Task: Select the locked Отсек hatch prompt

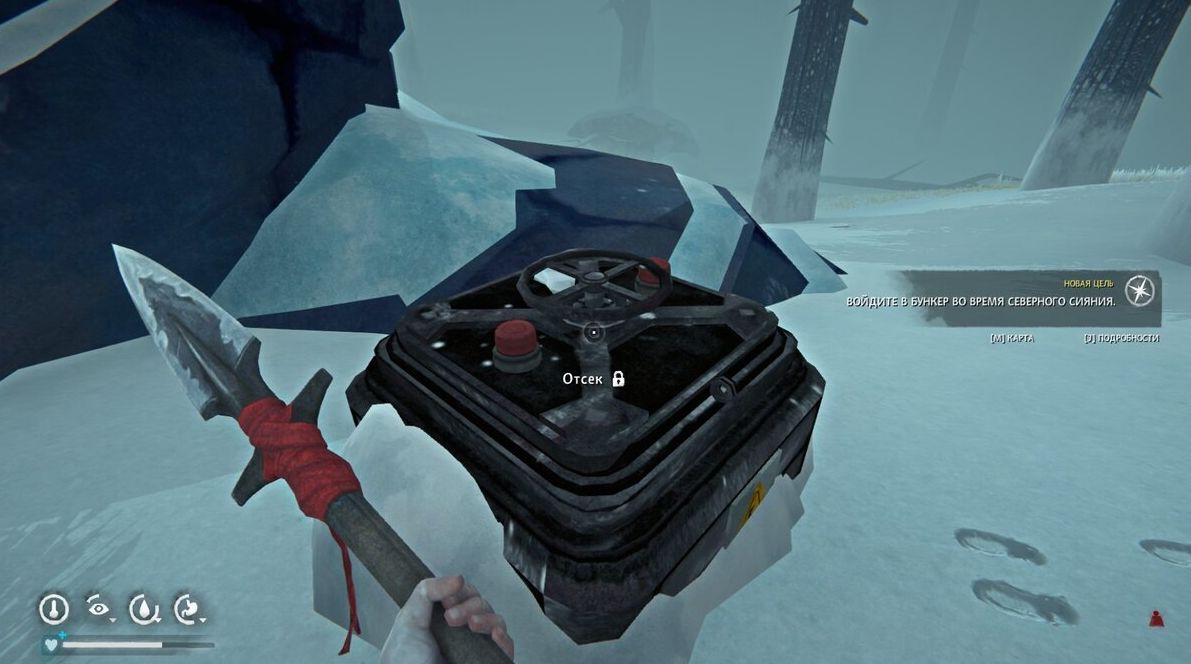Action: 593,379
